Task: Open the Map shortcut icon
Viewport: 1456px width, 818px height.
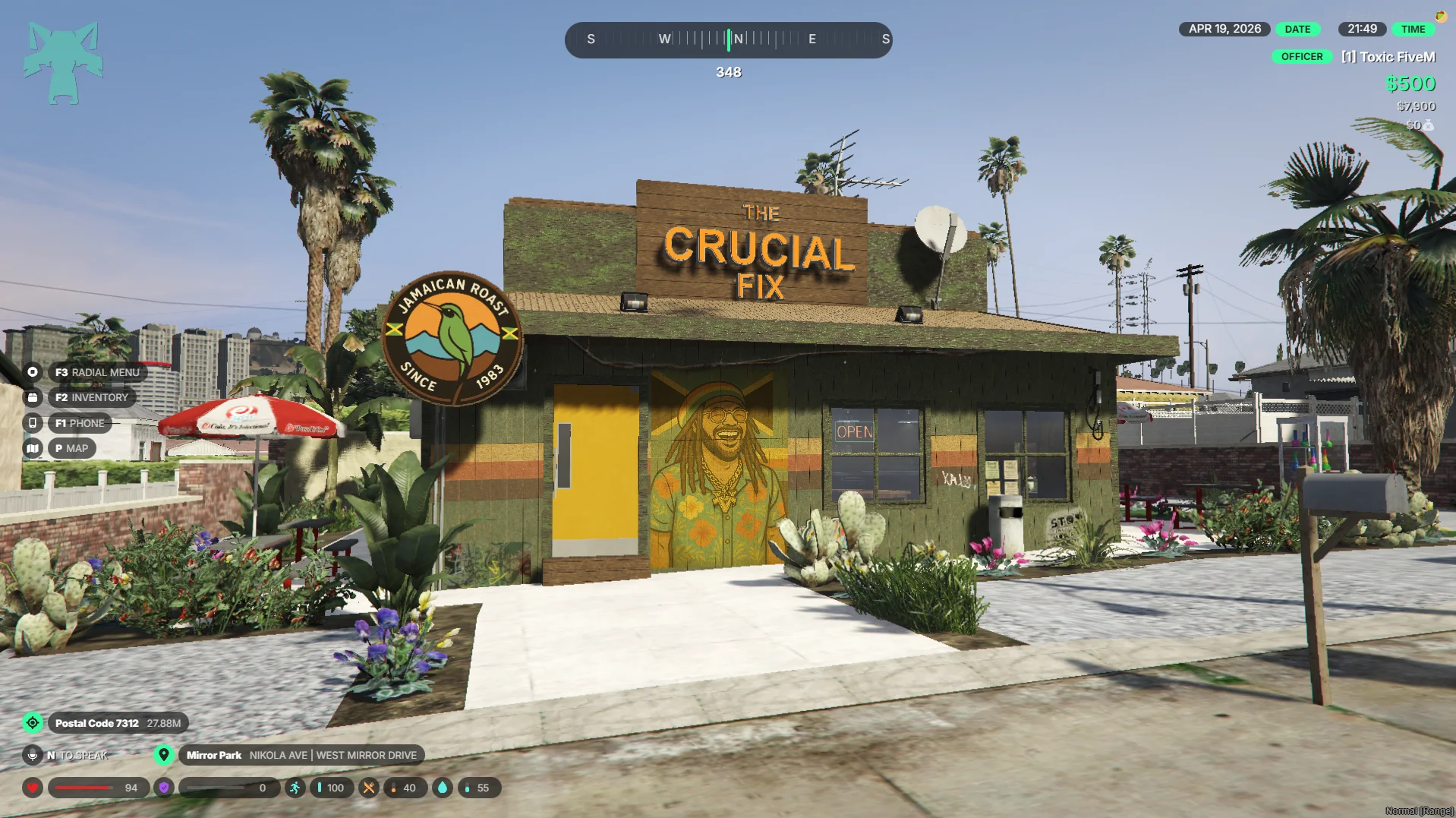Action: [33, 448]
